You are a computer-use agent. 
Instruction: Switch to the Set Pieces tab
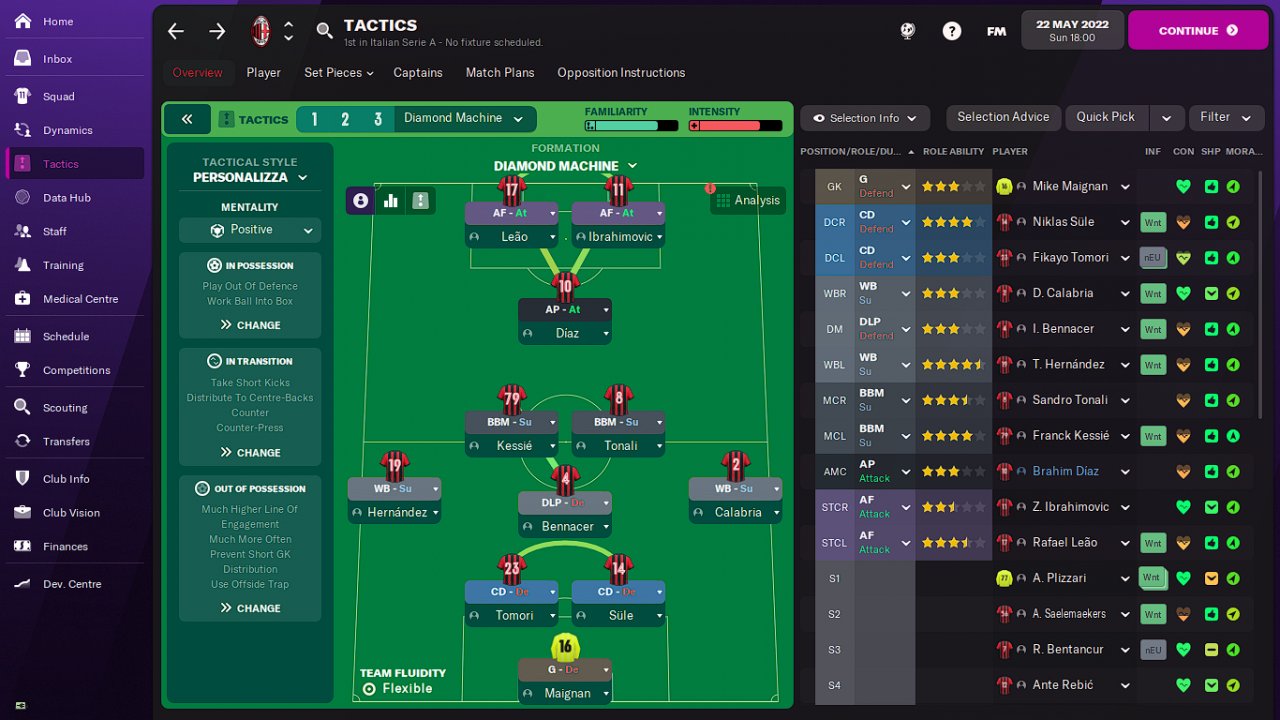point(338,73)
